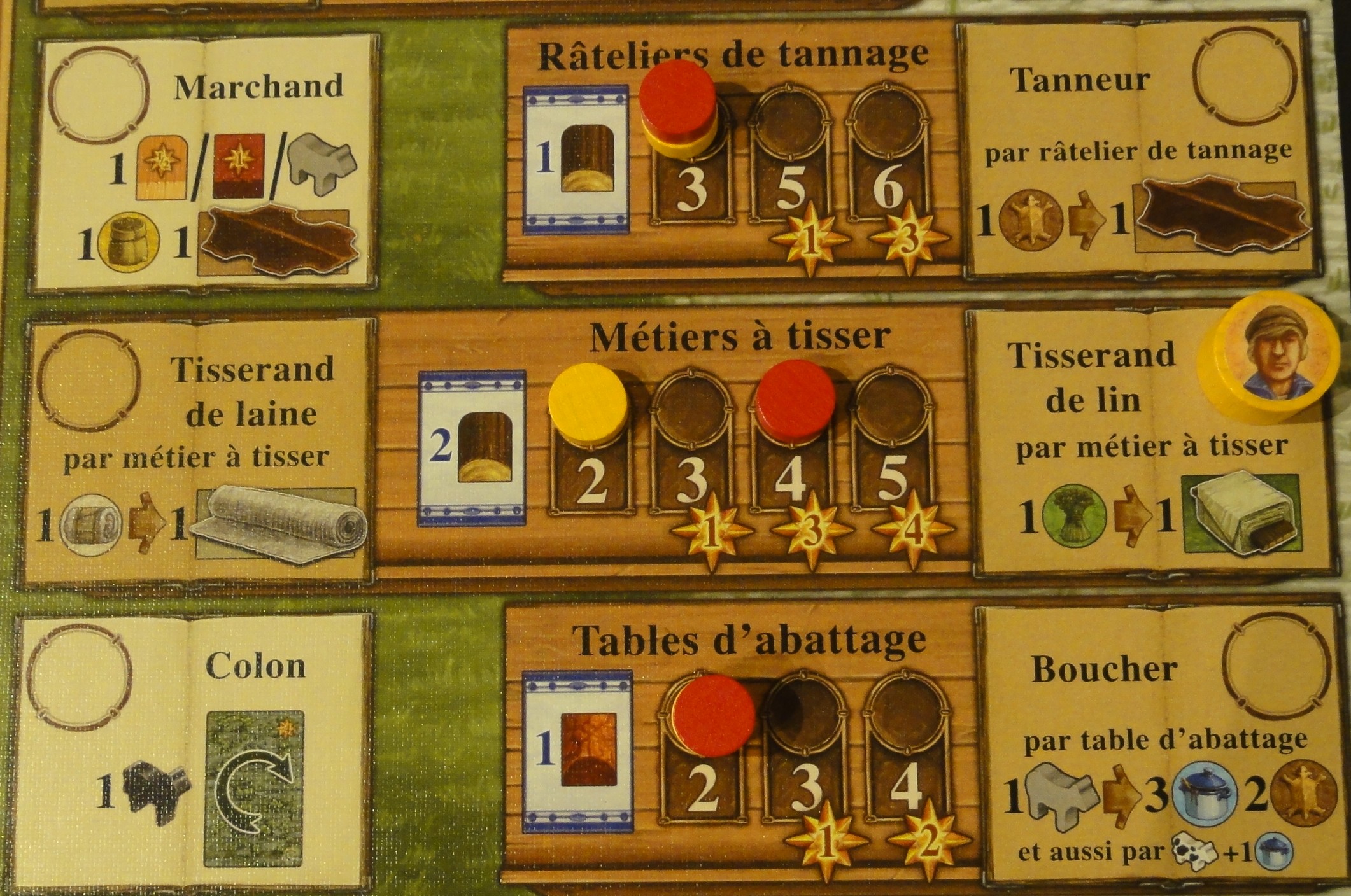Image resolution: width=1351 pixels, height=896 pixels.
Task: Select the brick cost card of Tables d'abattage
Action: click(576, 750)
